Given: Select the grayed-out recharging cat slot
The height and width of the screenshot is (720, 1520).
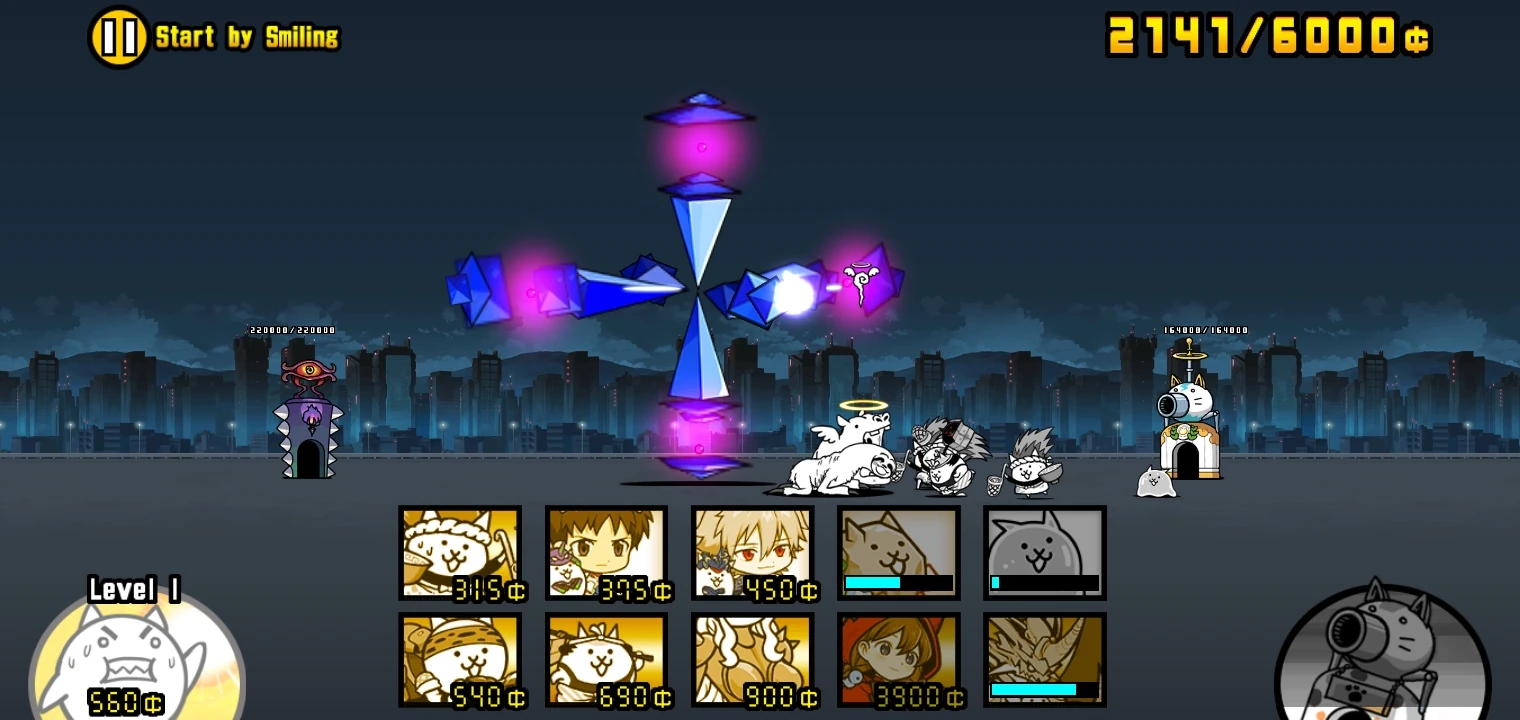Looking at the screenshot, I should (1044, 552).
